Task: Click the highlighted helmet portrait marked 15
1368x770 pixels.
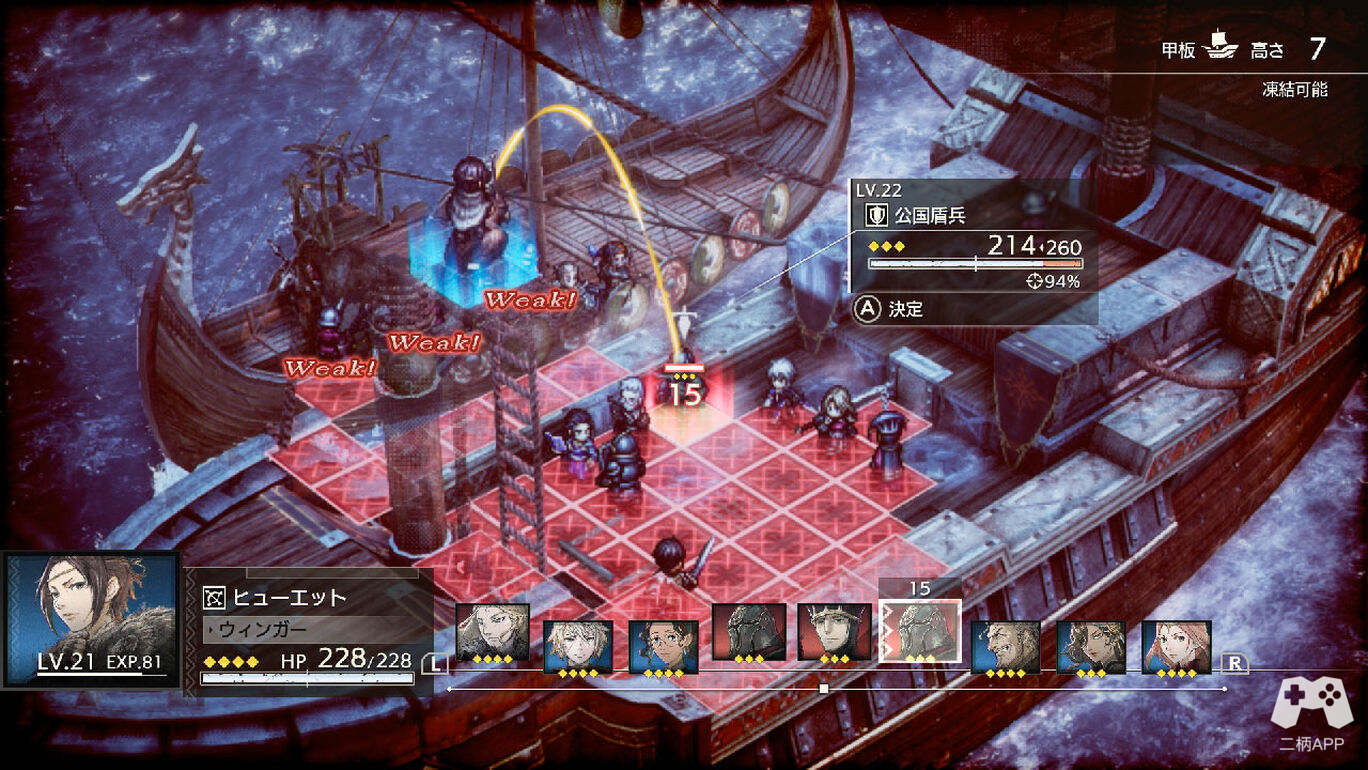Action: pos(919,632)
